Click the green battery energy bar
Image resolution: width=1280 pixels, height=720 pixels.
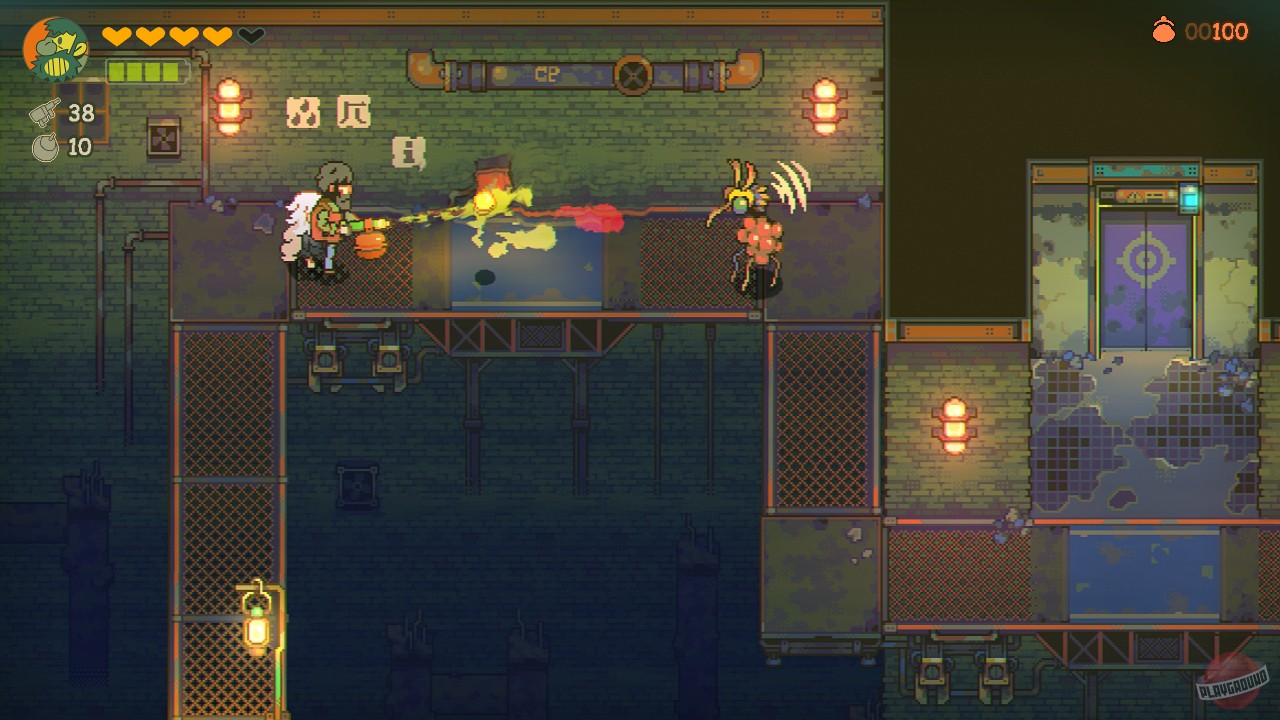tap(148, 72)
